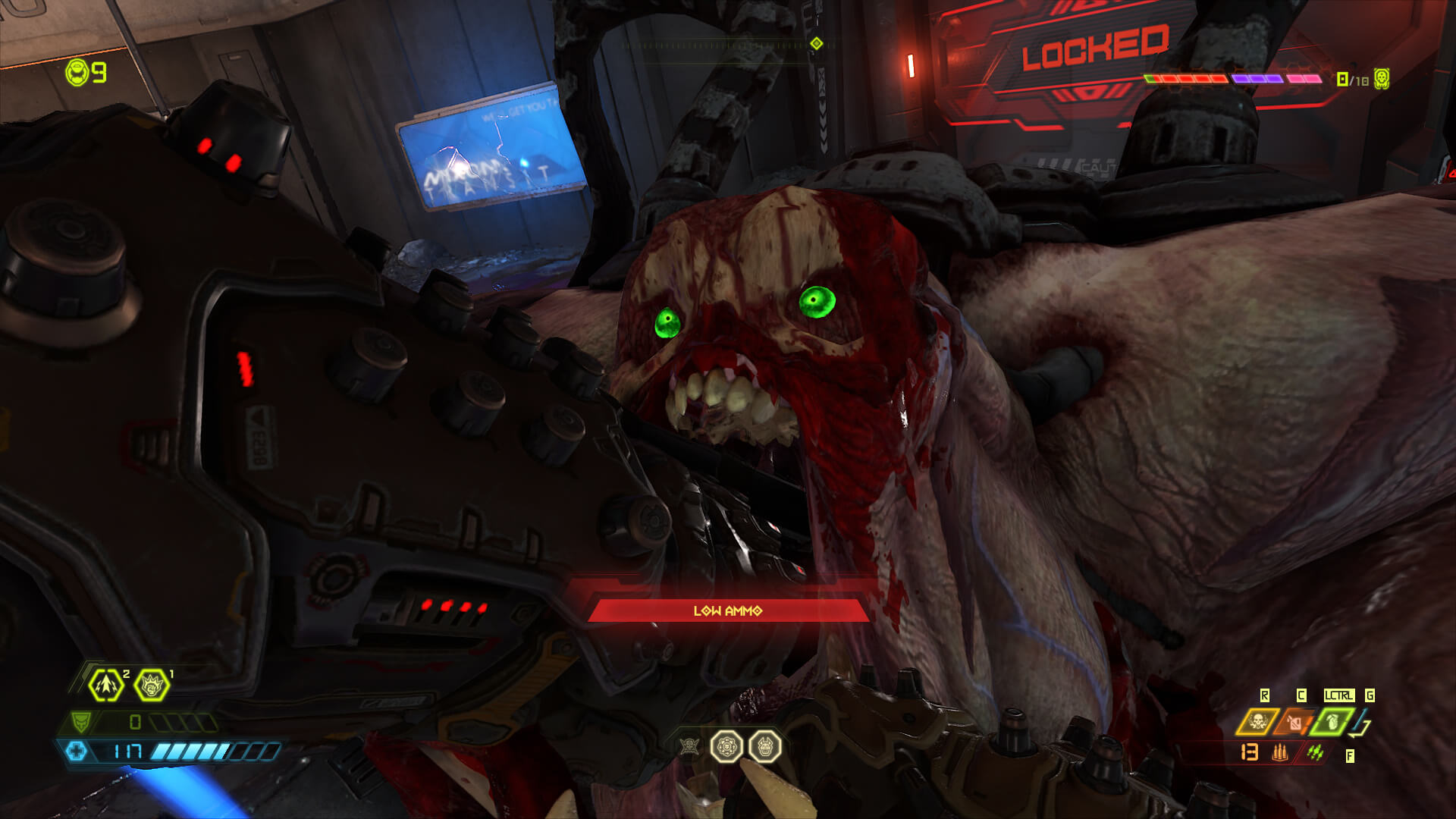Select the dim skull-with-crossed-blades rune icon
Screen dimensions: 1456x819
689,746
